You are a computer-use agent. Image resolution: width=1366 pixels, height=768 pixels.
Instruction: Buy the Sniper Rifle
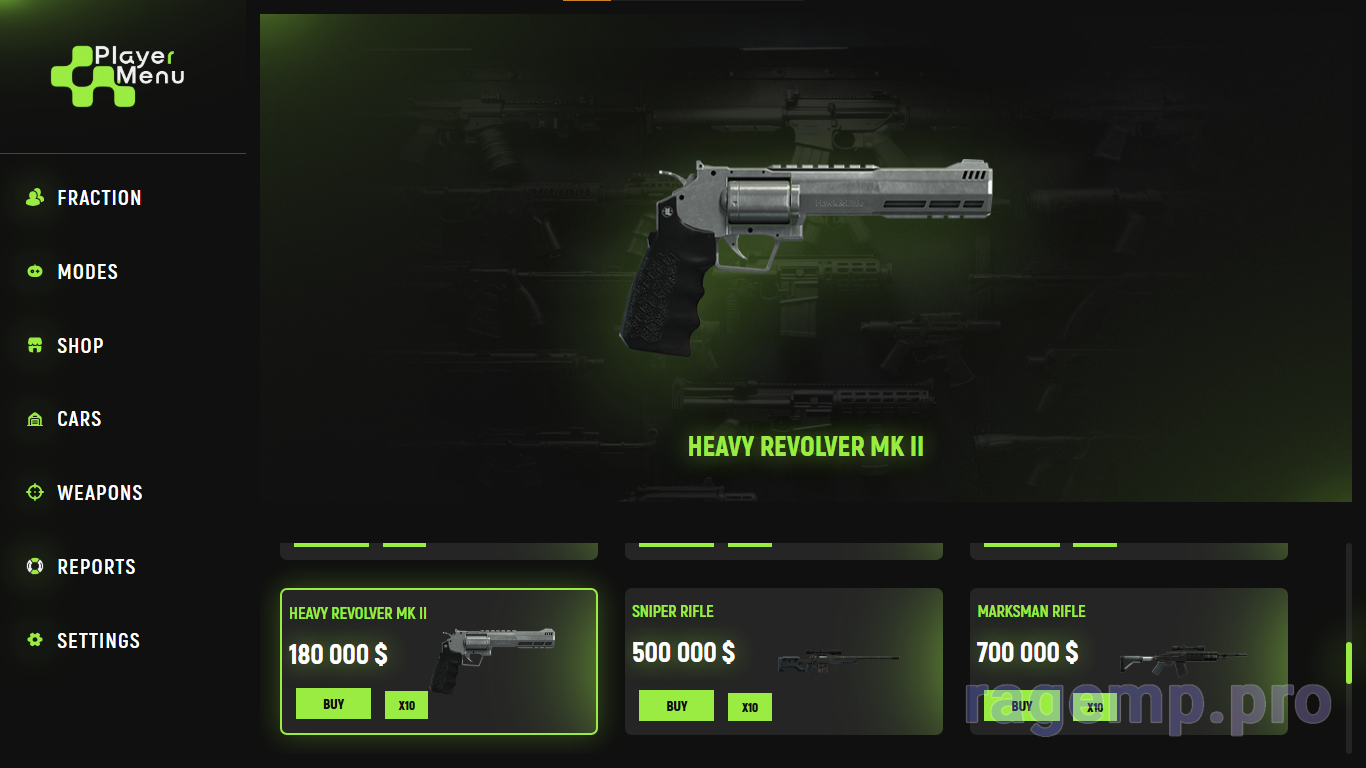click(676, 706)
